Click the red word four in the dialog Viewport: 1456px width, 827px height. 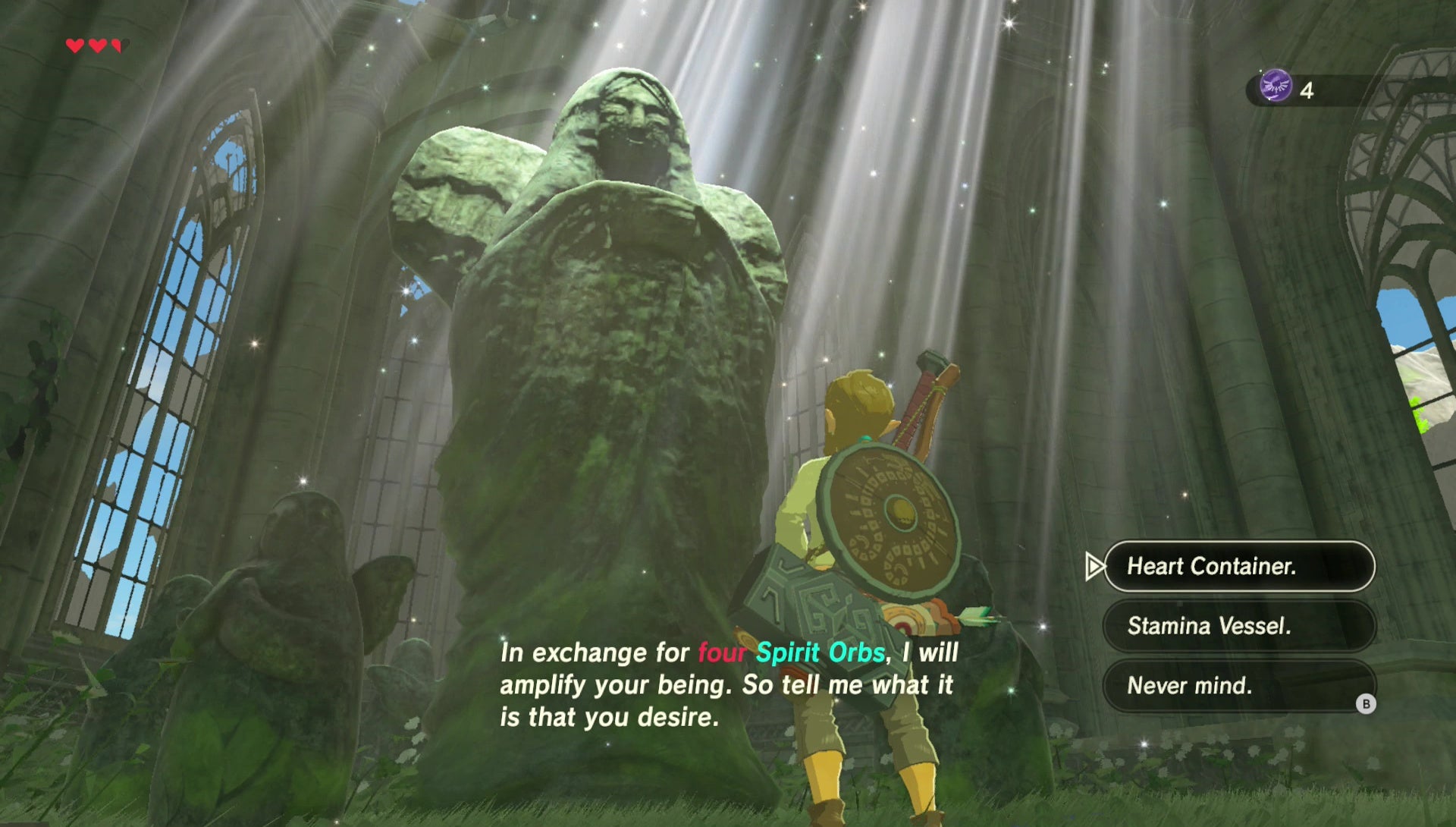721,650
